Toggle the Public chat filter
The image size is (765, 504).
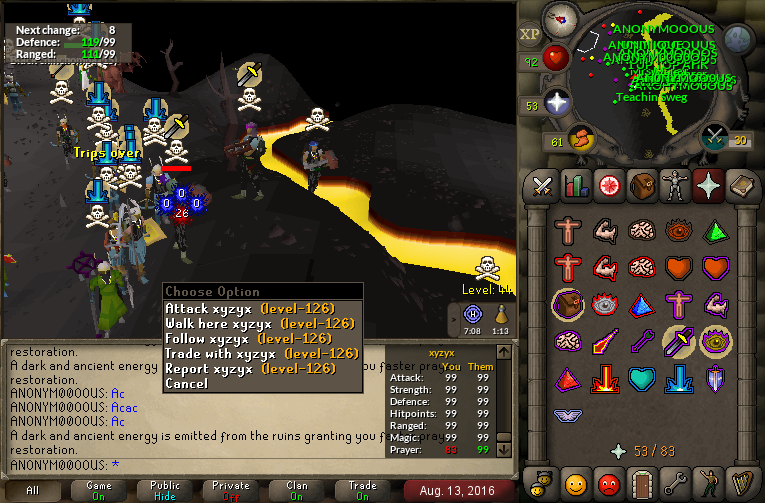pyautogui.click(x=166, y=490)
